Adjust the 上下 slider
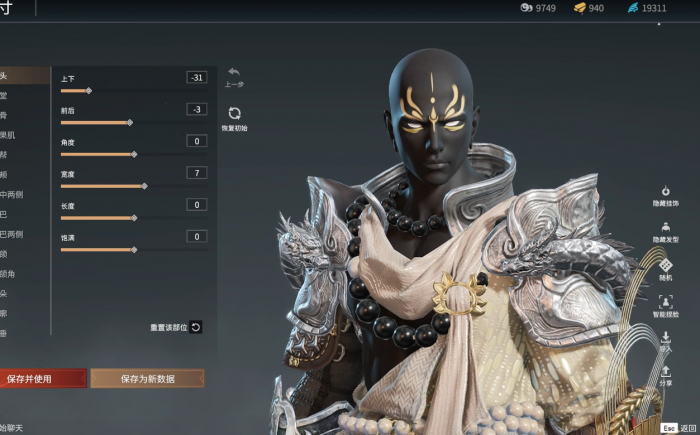The width and height of the screenshot is (700, 435). point(89,91)
